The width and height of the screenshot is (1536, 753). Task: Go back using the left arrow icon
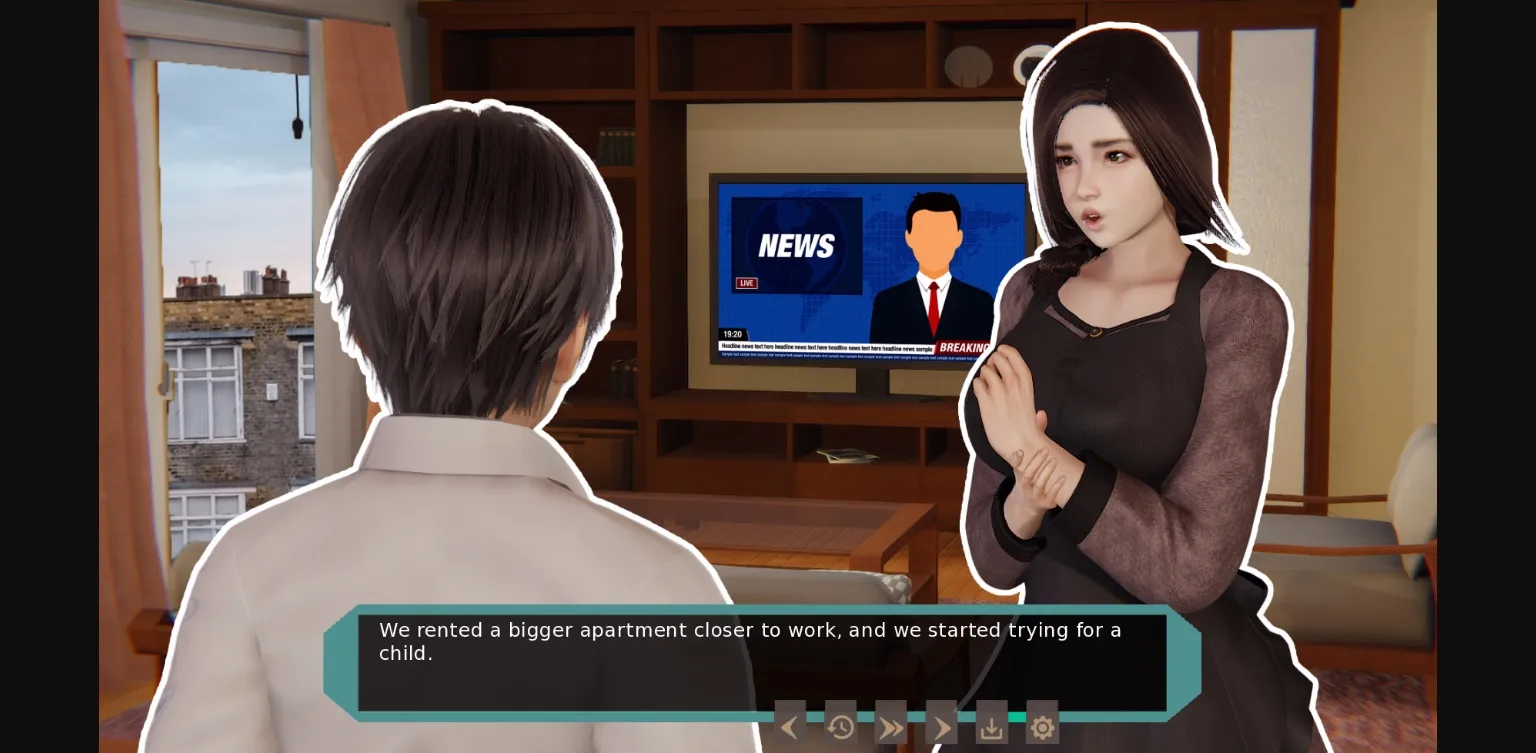790,726
